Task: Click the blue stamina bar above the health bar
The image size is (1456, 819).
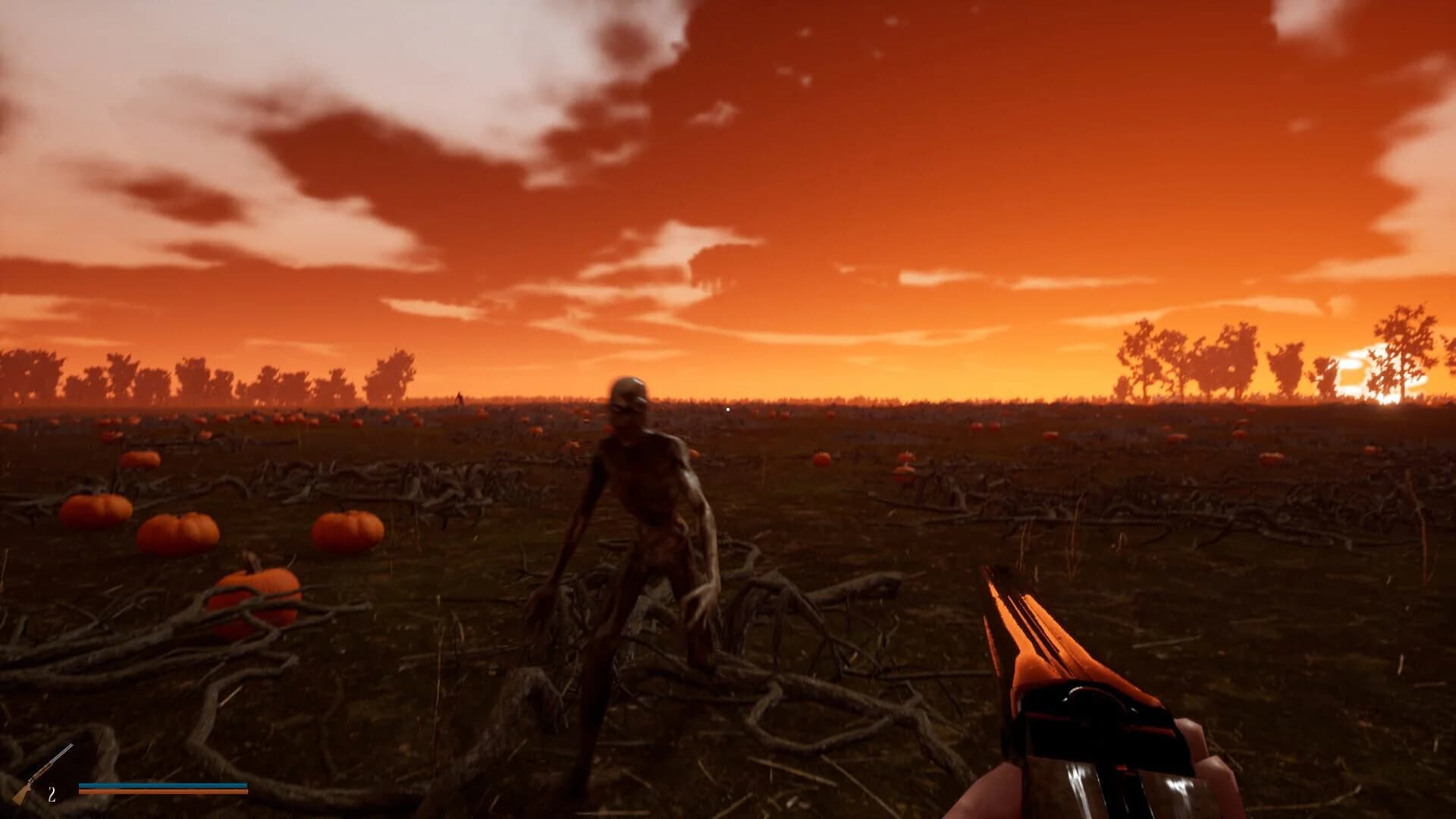Action: (163, 786)
